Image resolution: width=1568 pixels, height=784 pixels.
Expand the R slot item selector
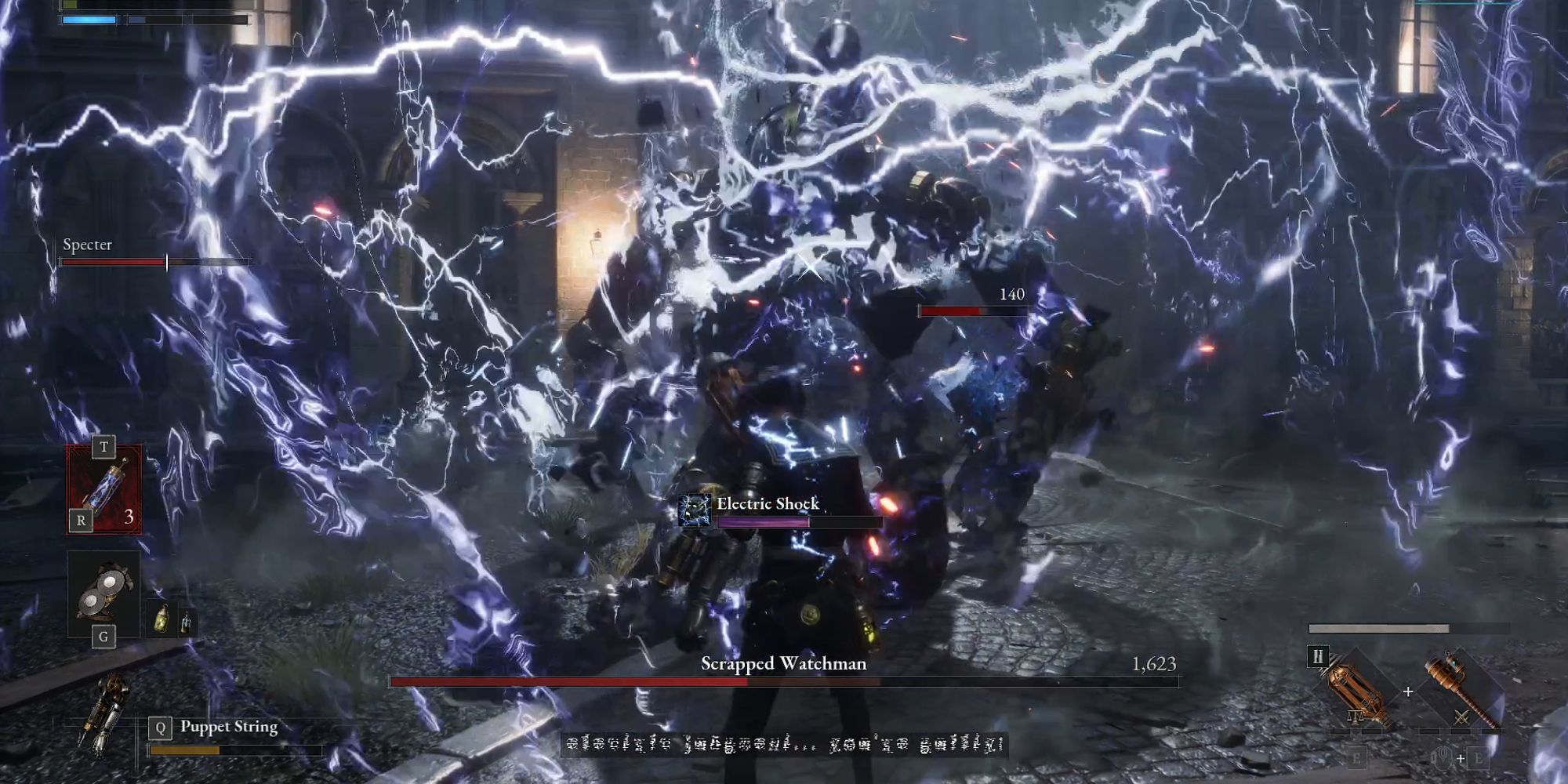coord(82,519)
